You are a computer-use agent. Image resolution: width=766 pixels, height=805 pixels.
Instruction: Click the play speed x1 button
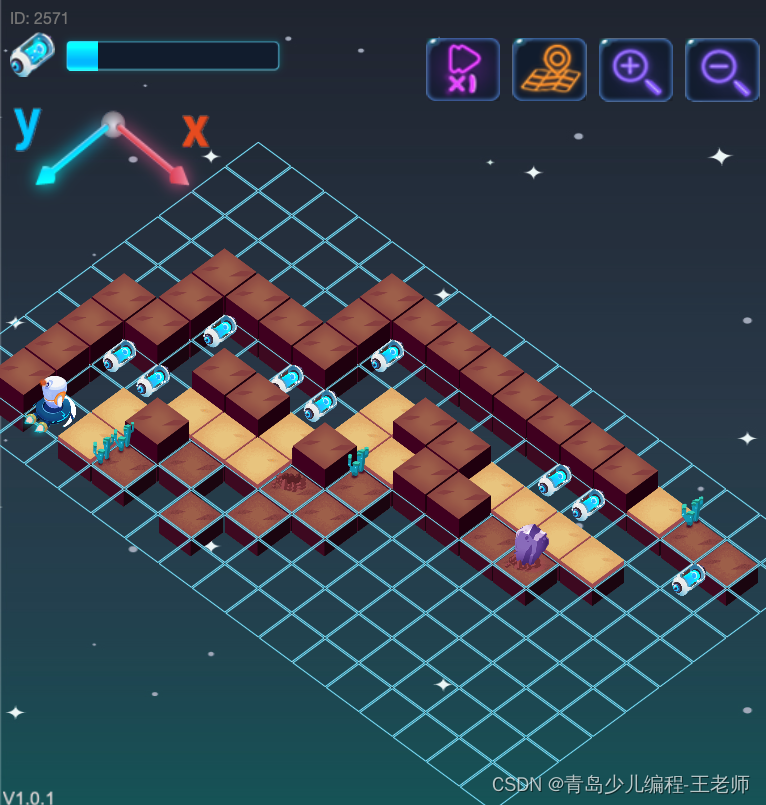coord(462,69)
